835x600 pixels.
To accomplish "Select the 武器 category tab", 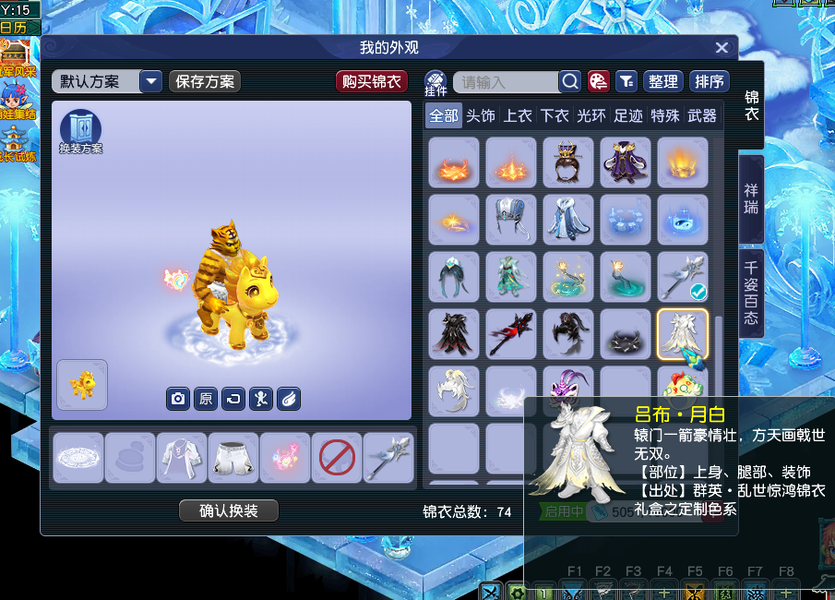I will click(702, 116).
